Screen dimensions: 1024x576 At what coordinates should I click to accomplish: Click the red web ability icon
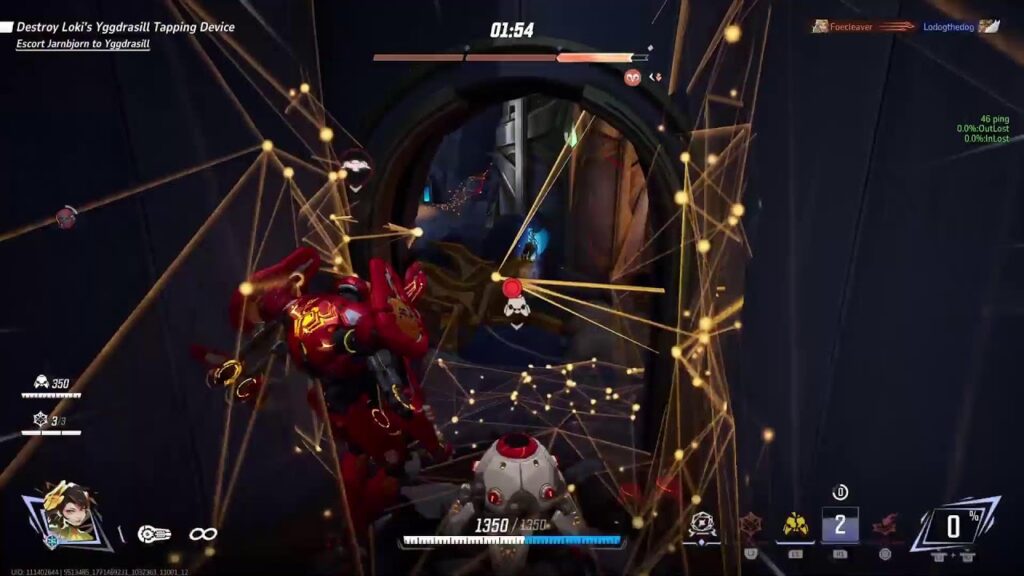click(750, 524)
